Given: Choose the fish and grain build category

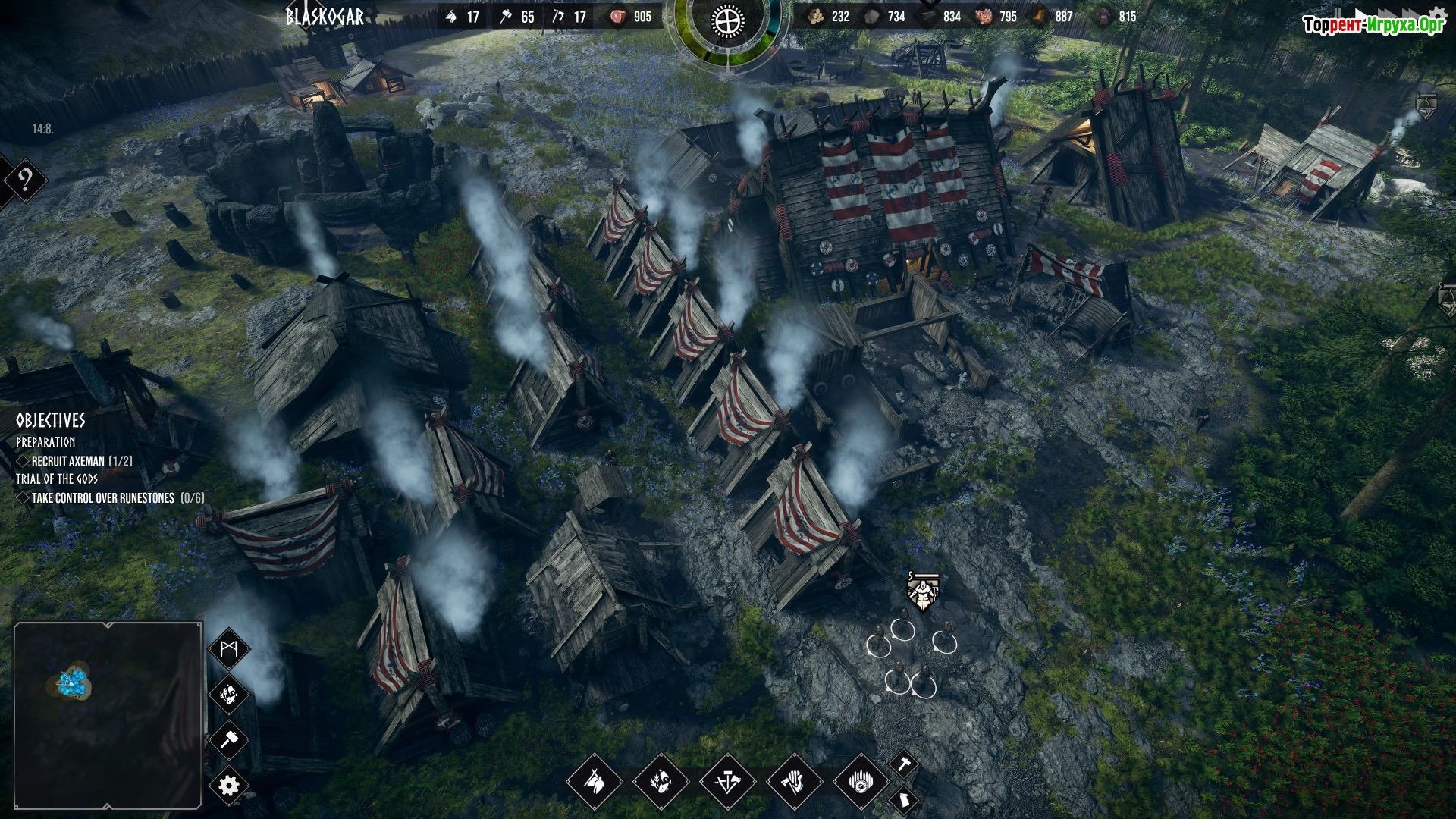Looking at the screenshot, I should [x=661, y=781].
